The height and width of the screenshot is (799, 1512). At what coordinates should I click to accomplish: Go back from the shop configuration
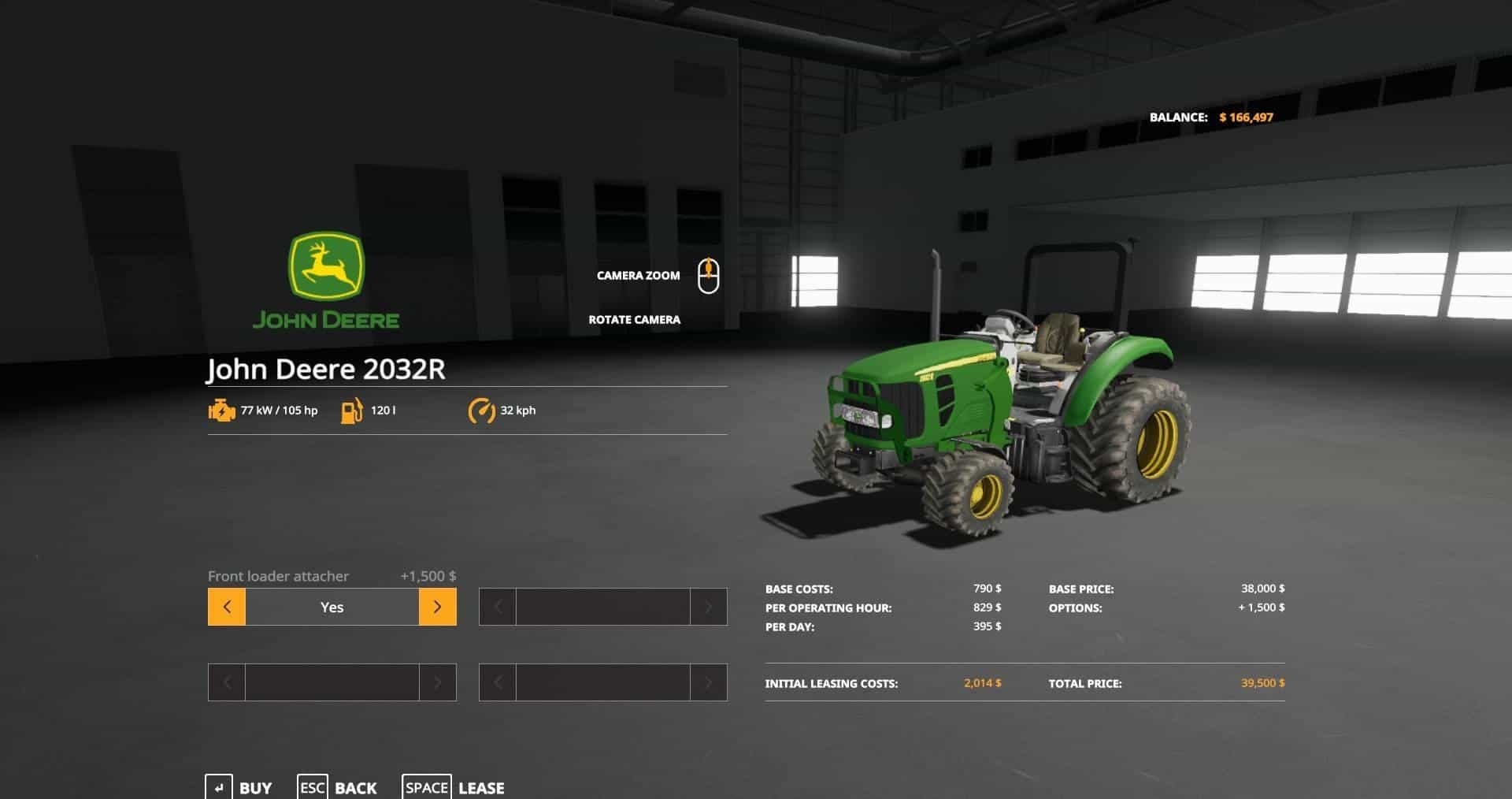pyautogui.click(x=338, y=787)
